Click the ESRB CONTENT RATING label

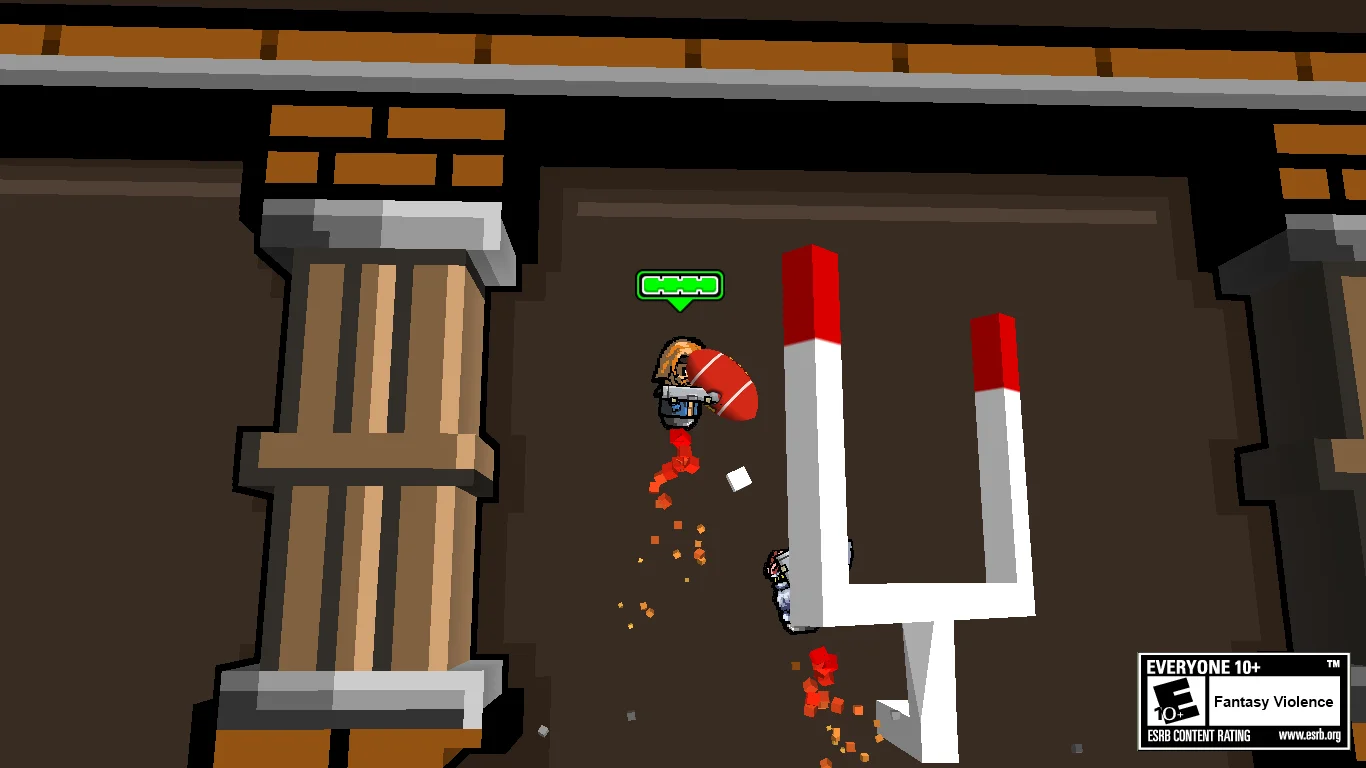click(x=1200, y=736)
